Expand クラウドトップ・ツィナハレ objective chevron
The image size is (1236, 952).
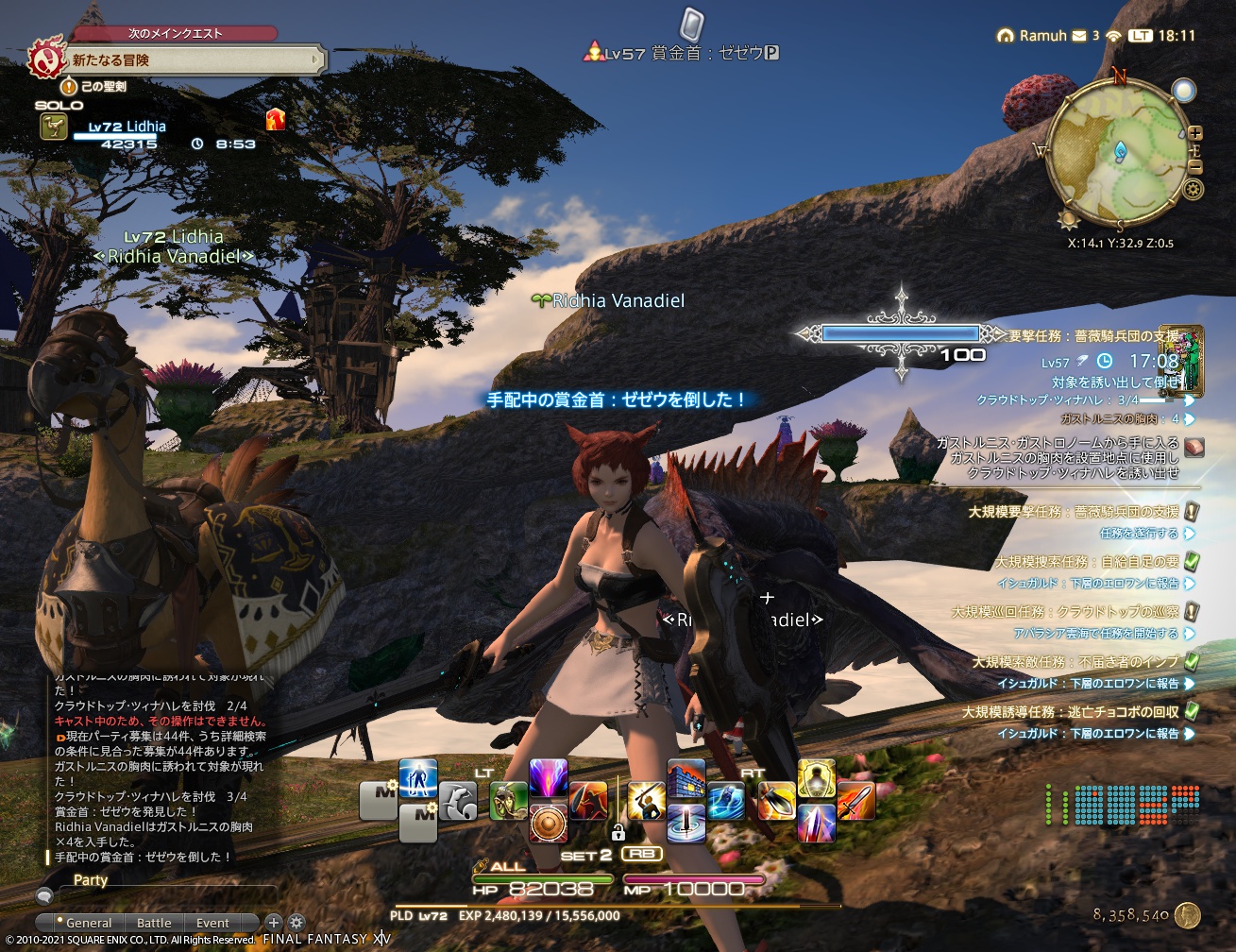(1187, 399)
